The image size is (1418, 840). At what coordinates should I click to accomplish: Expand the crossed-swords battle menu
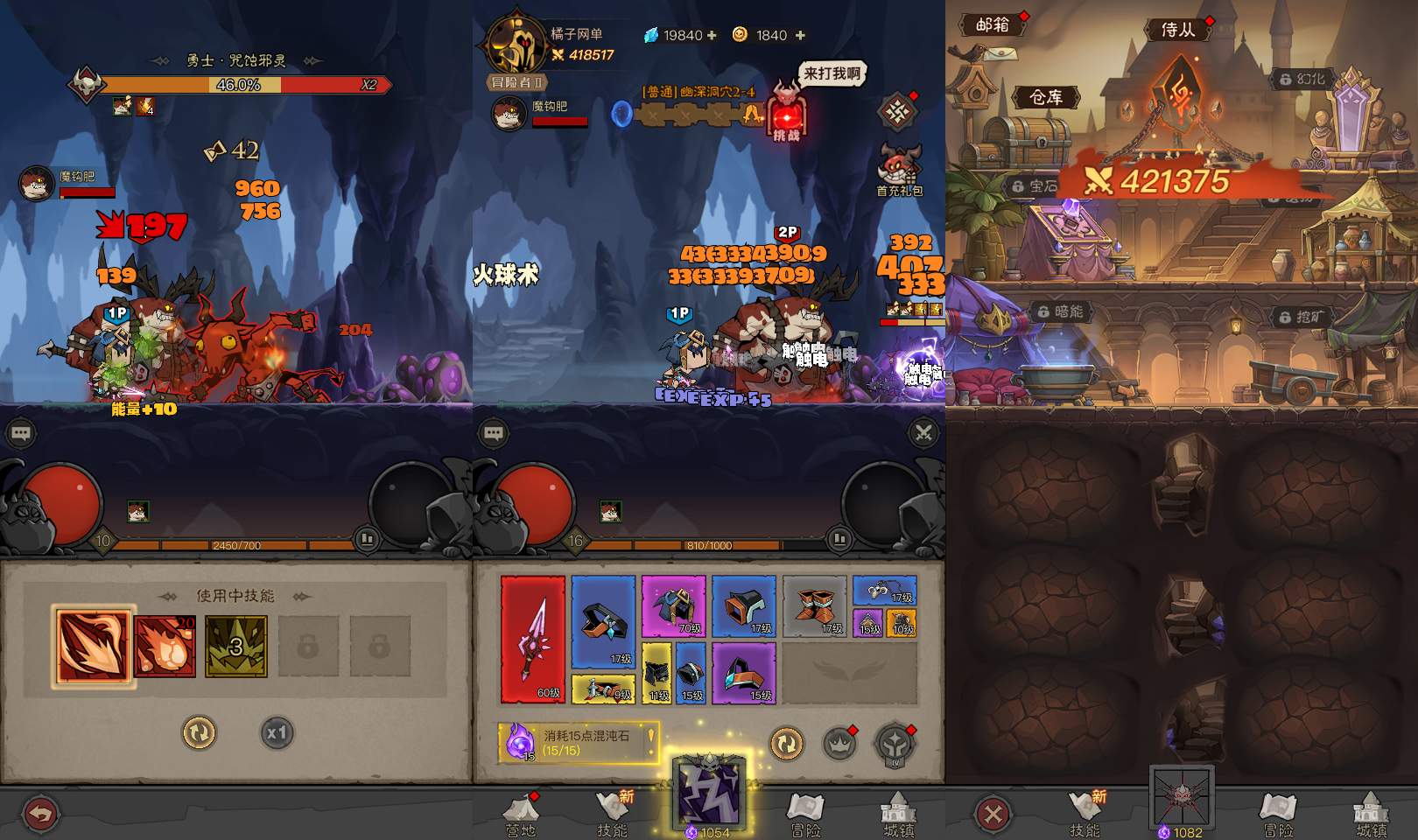coord(923,433)
